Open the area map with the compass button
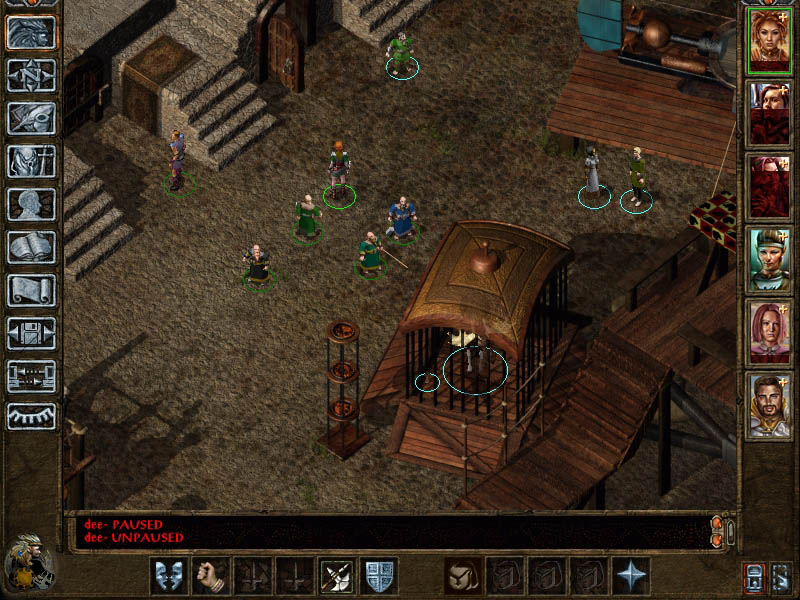Viewport: 800px width, 600px height. 31,75
